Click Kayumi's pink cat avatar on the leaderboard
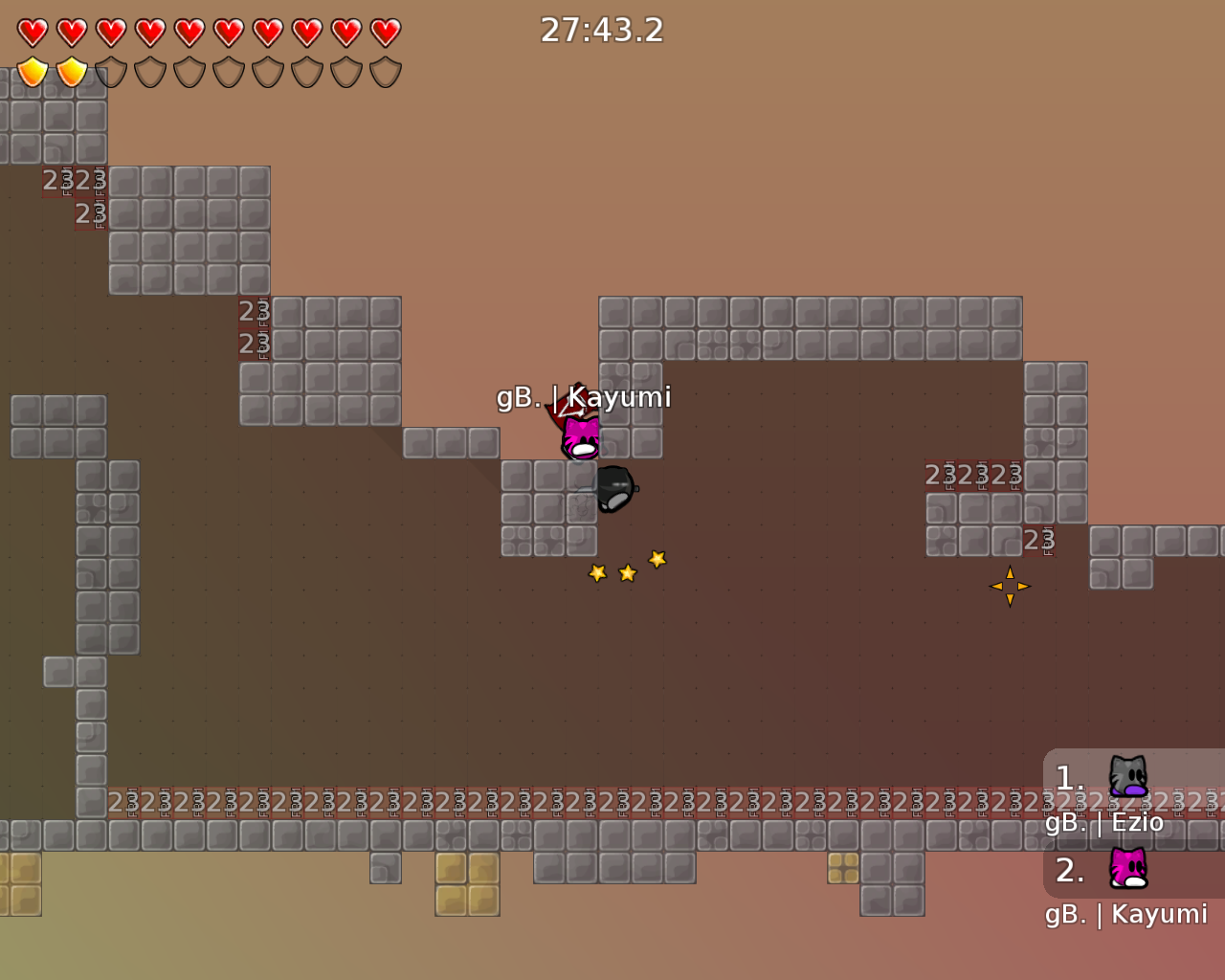 click(1129, 868)
